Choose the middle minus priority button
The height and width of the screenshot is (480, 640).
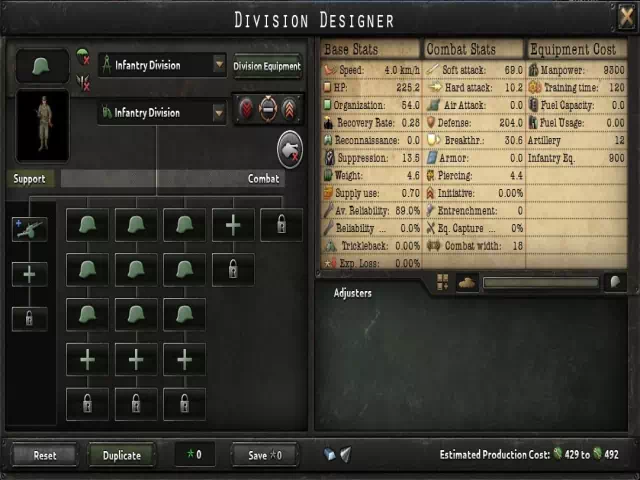click(267, 109)
